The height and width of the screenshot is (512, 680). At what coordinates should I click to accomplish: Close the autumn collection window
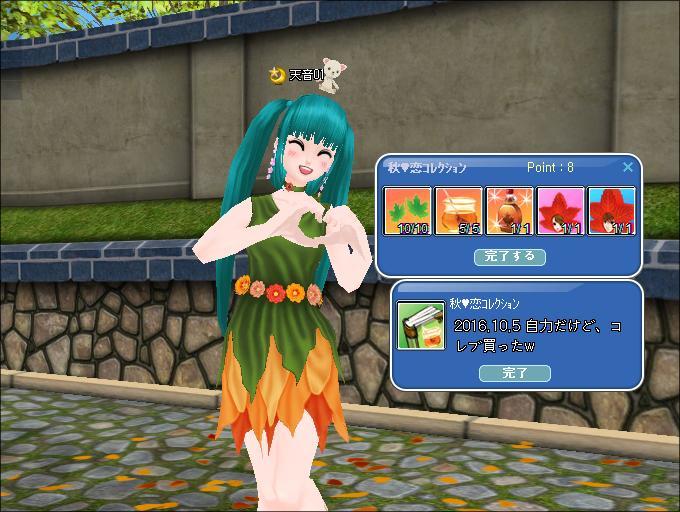click(628, 168)
